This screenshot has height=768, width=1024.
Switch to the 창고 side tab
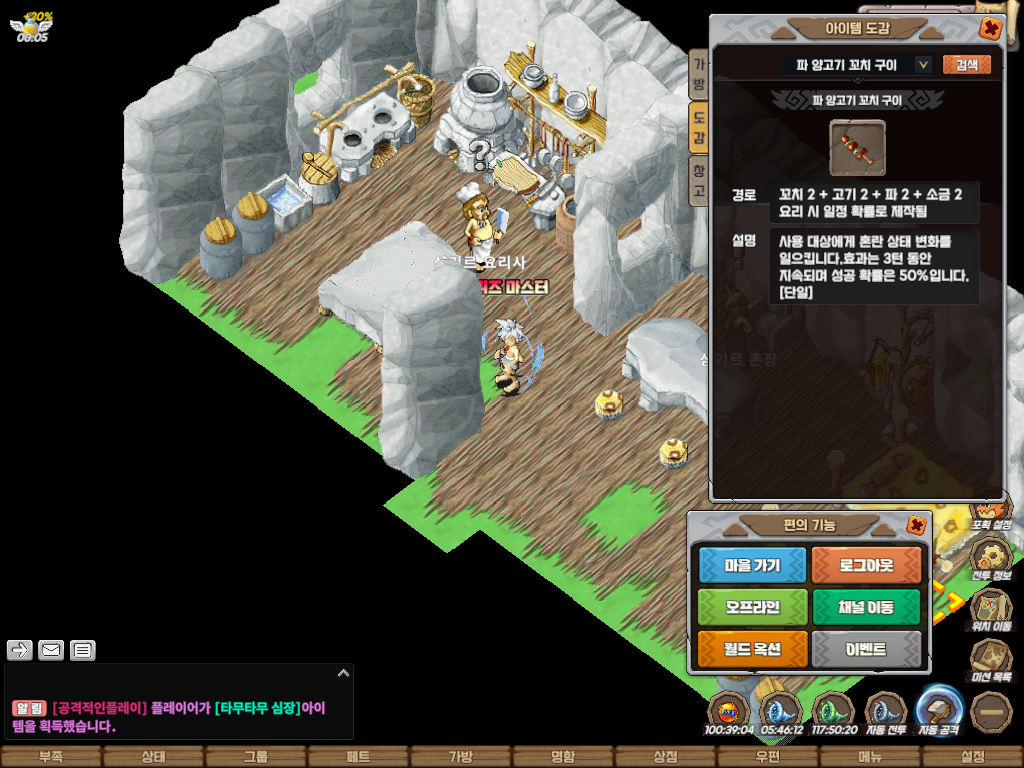coord(699,180)
